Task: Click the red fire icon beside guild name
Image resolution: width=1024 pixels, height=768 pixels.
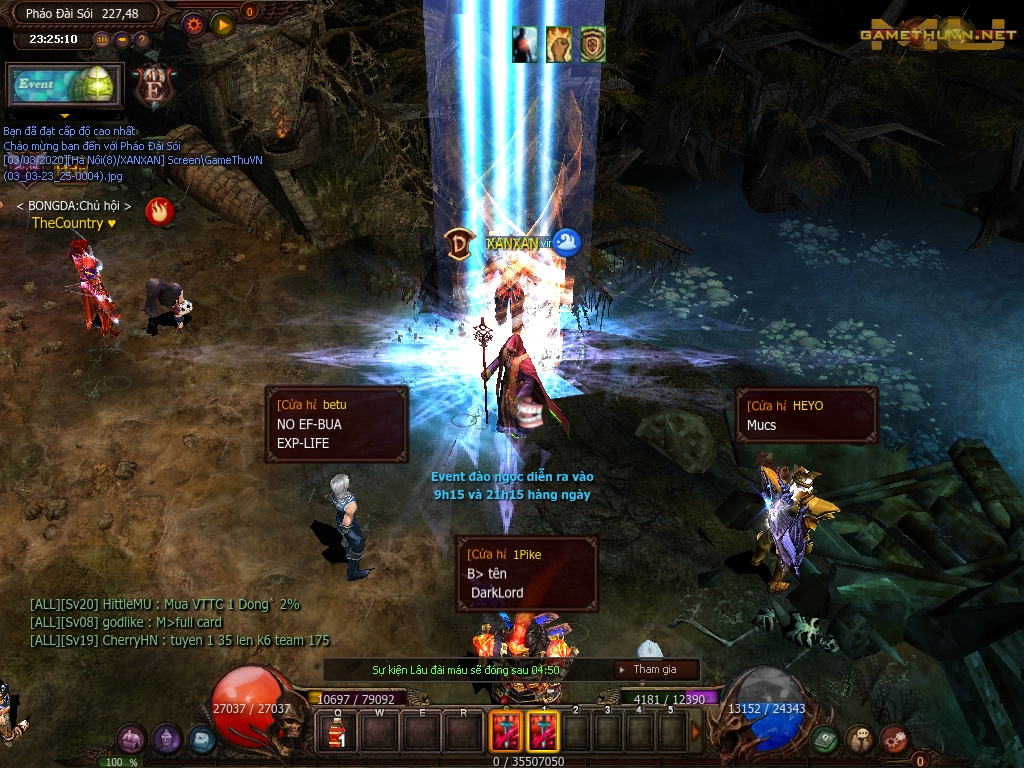Action: coord(159,211)
